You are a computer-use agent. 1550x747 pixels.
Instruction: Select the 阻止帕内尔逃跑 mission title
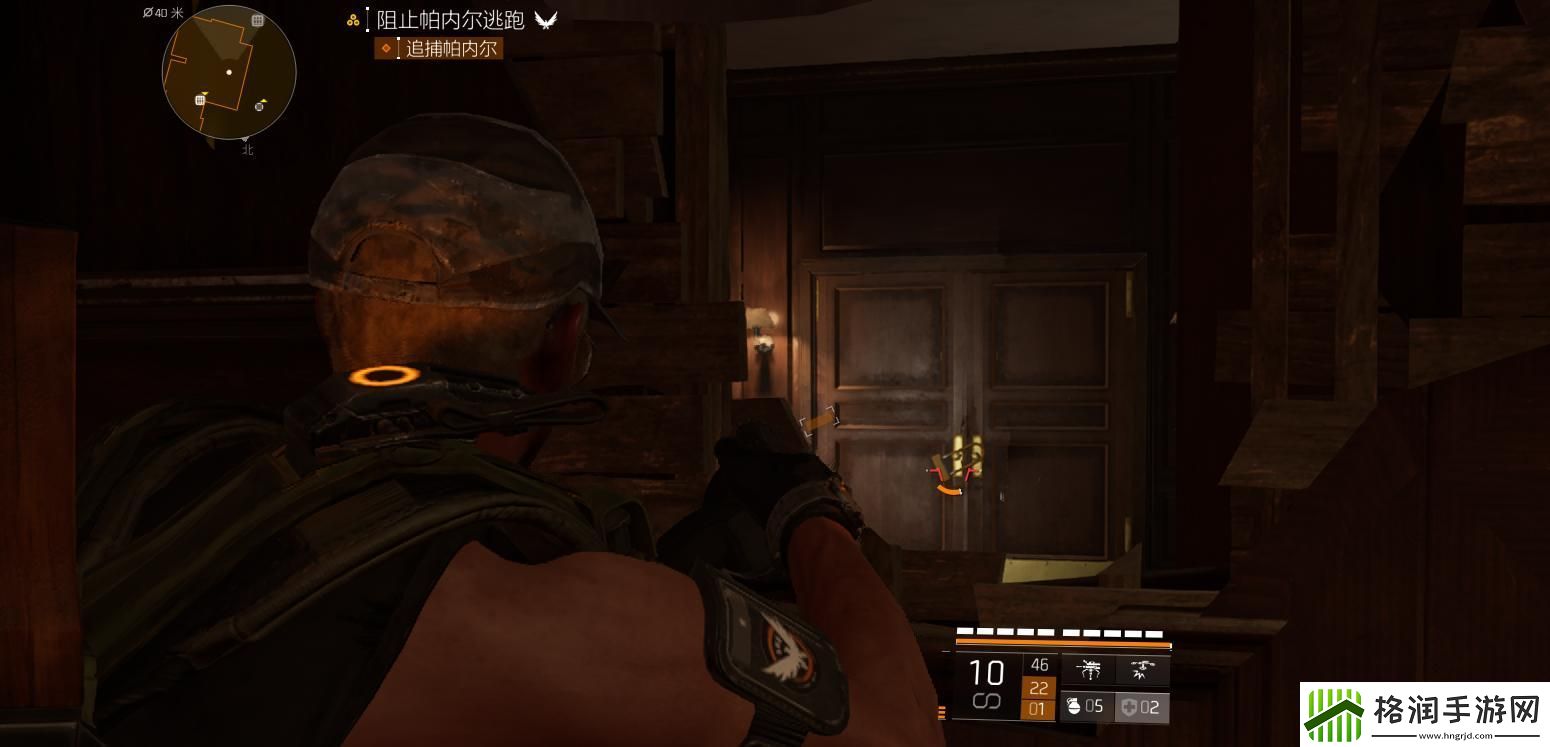(450, 20)
